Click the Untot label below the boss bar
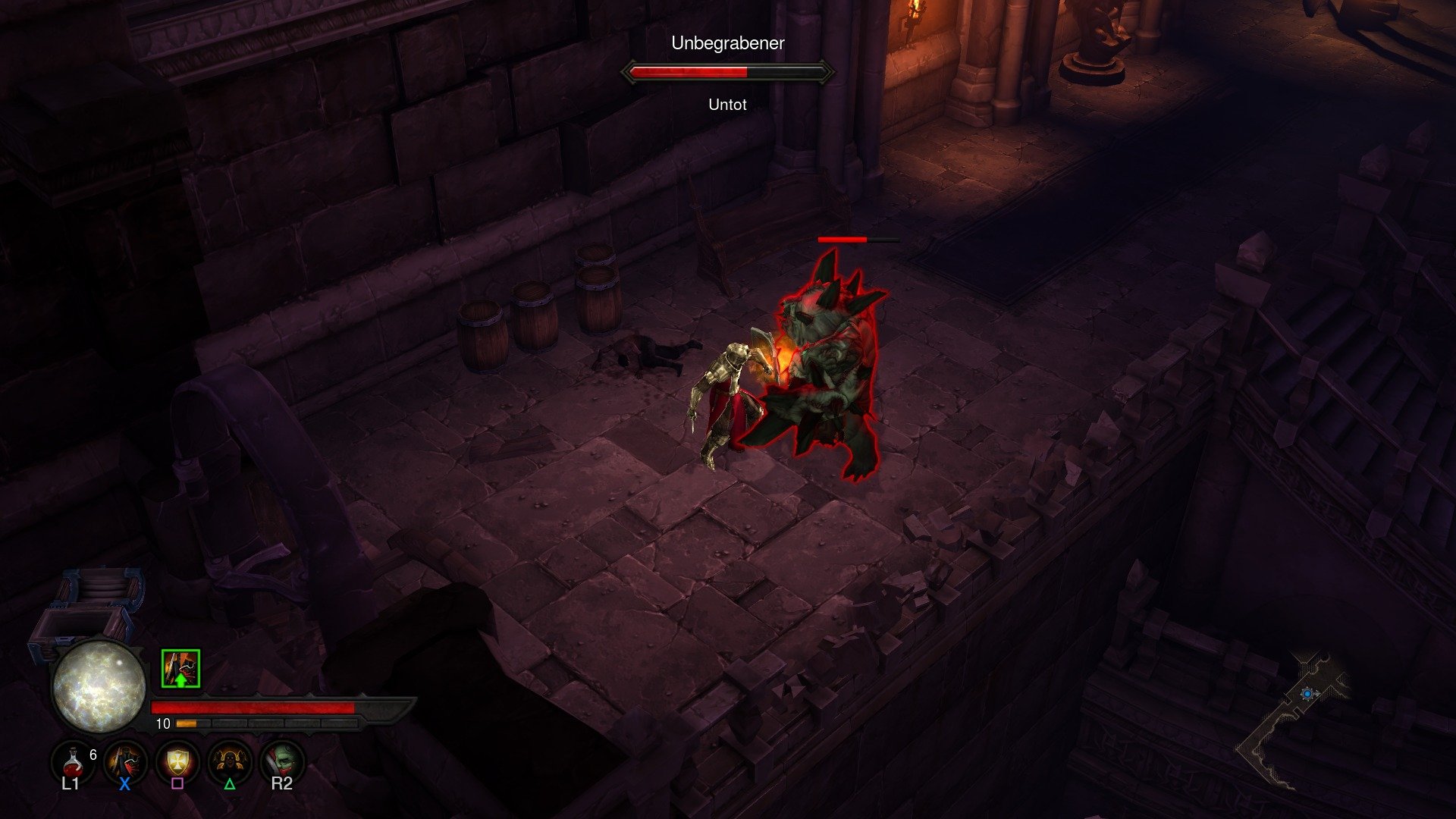Image resolution: width=1456 pixels, height=819 pixels. pos(726,105)
